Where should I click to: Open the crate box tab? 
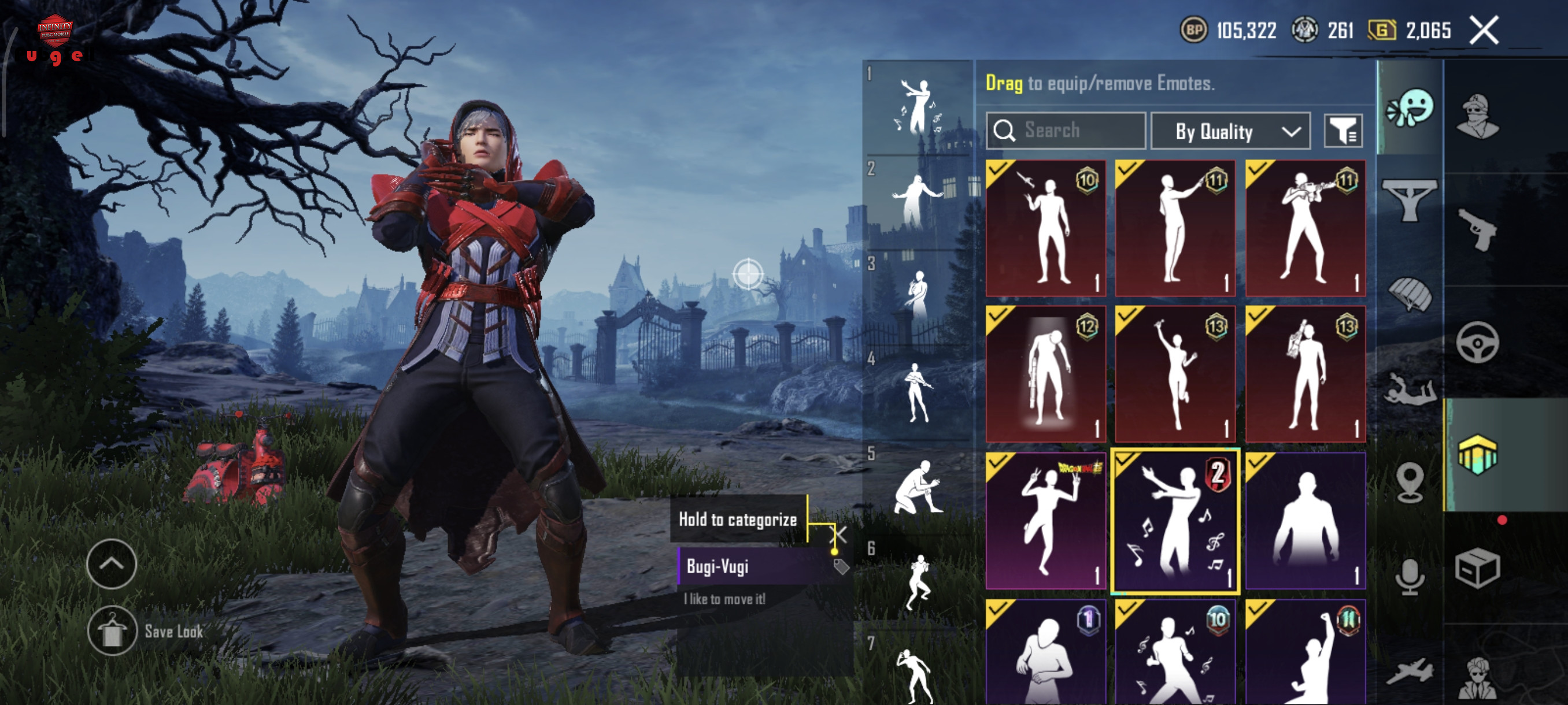coord(1477,568)
